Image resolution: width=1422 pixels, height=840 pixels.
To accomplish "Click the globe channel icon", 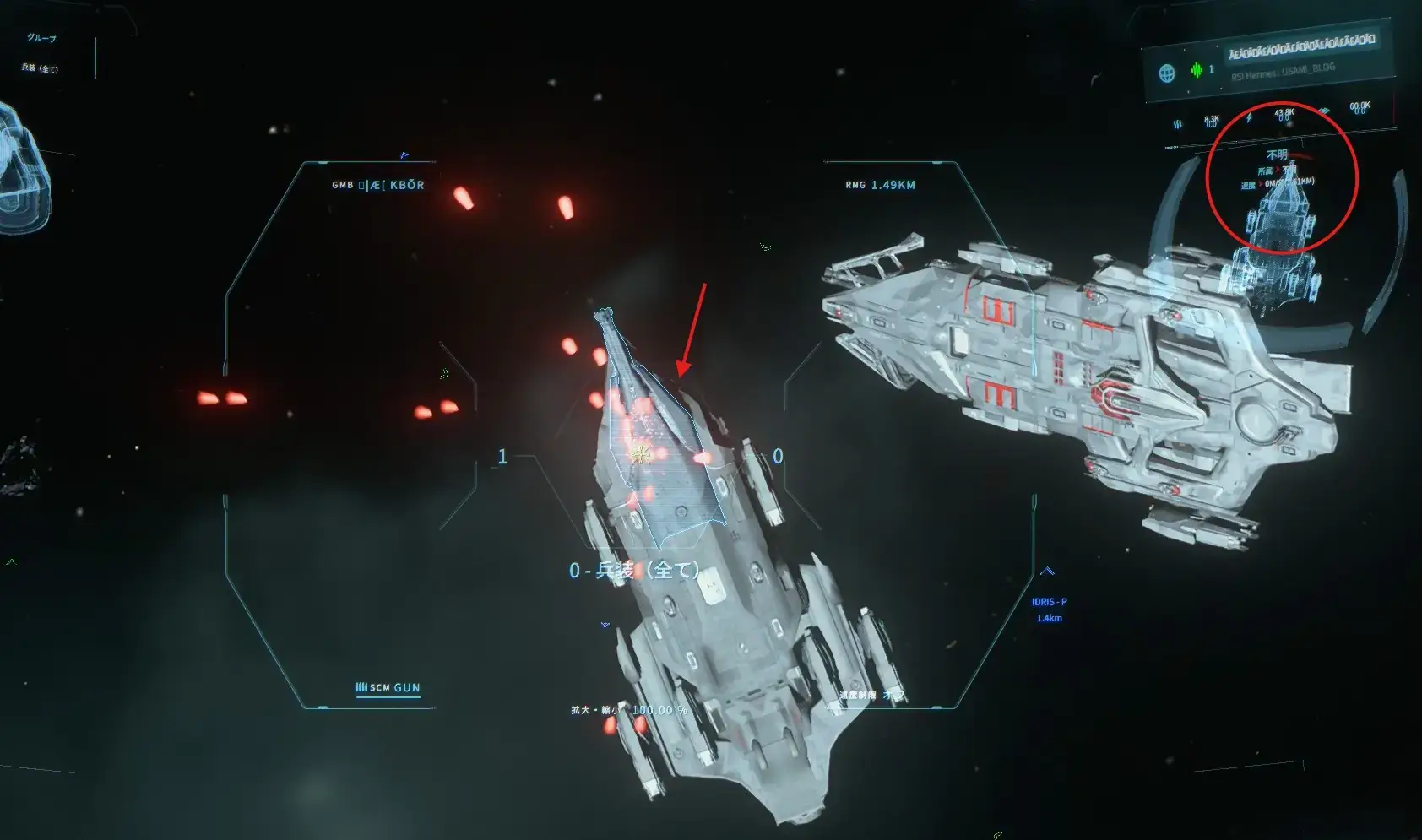I will [x=1167, y=73].
